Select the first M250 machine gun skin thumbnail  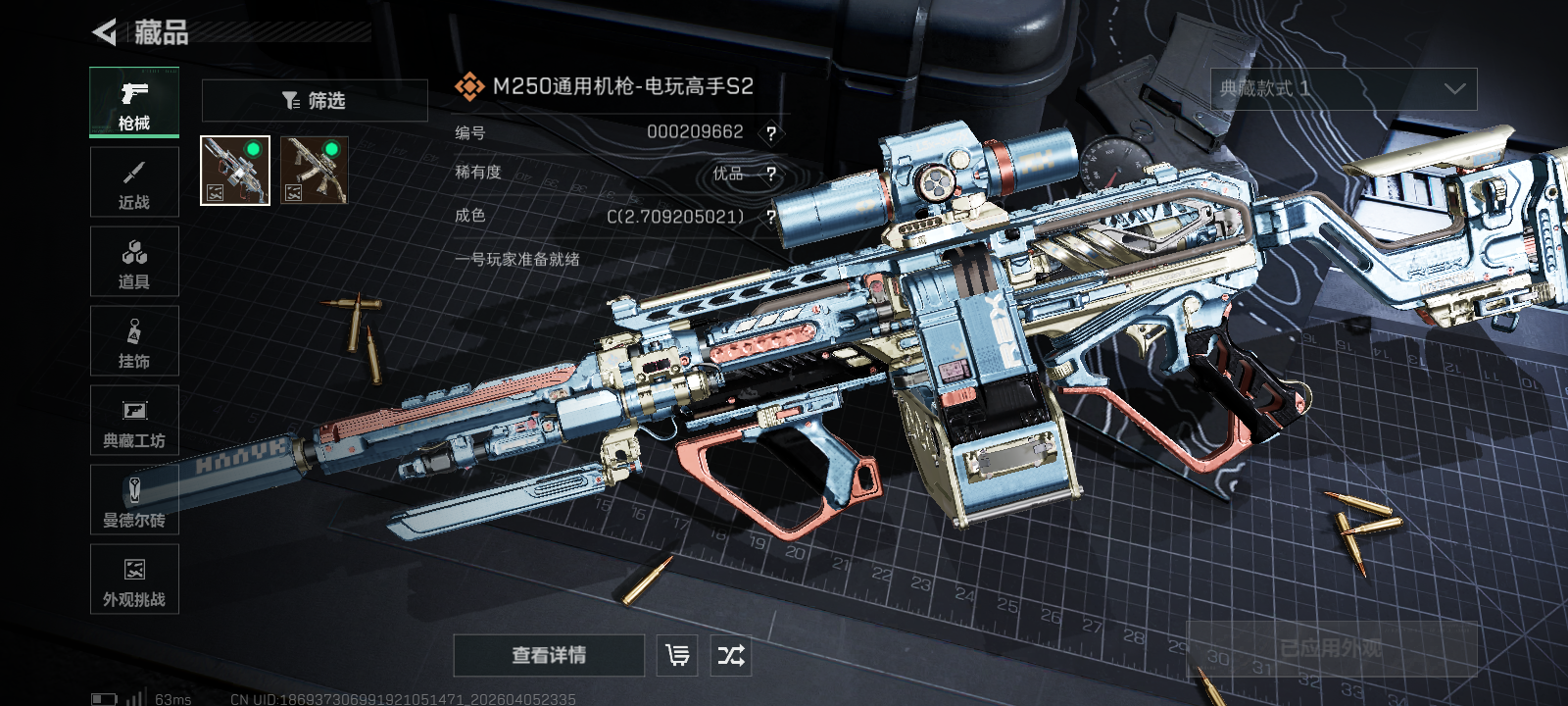click(235, 171)
